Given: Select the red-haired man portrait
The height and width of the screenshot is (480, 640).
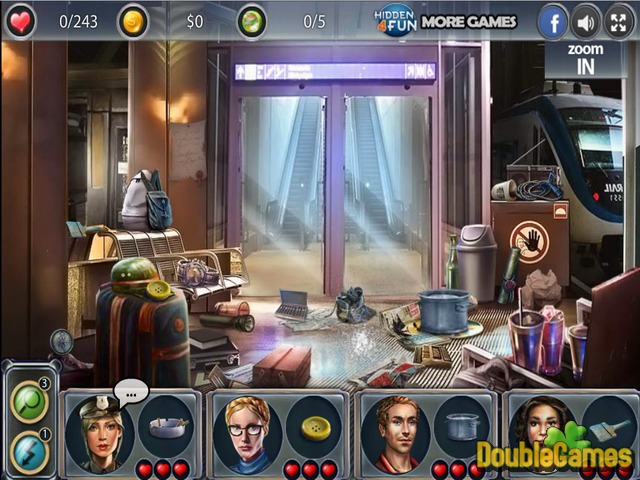Looking at the screenshot, I should click(393, 432).
